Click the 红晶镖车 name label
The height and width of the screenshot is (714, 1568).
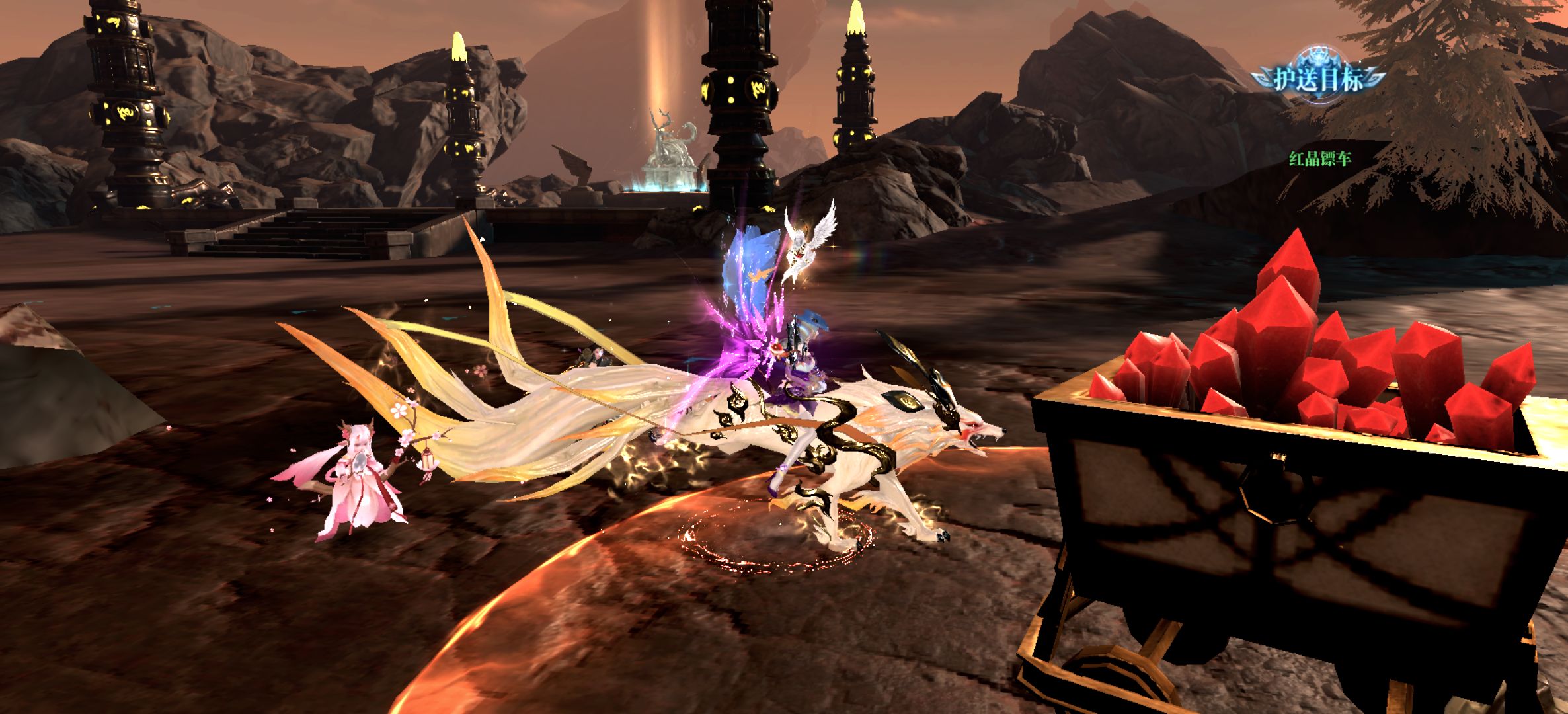coord(1319,159)
